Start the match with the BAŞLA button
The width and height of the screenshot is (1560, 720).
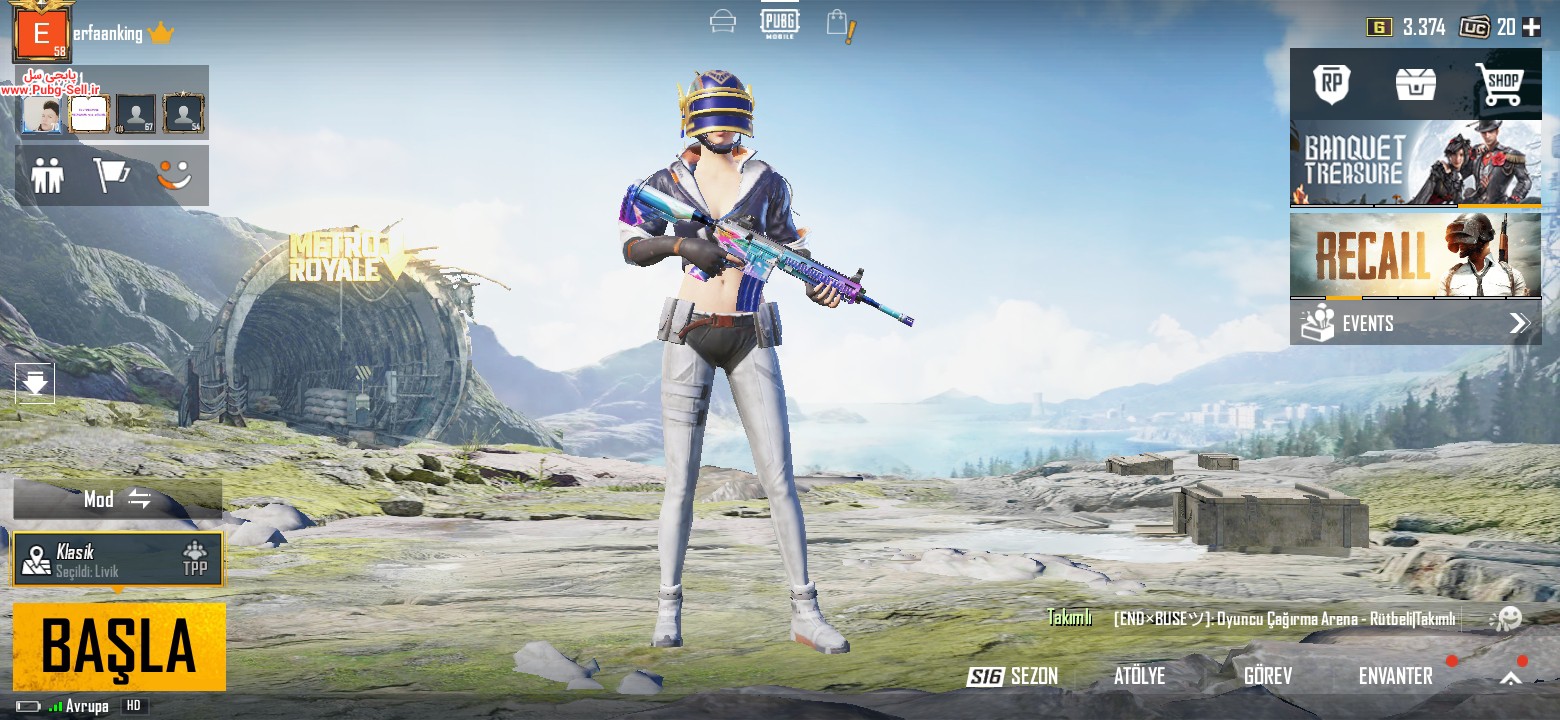[x=119, y=647]
